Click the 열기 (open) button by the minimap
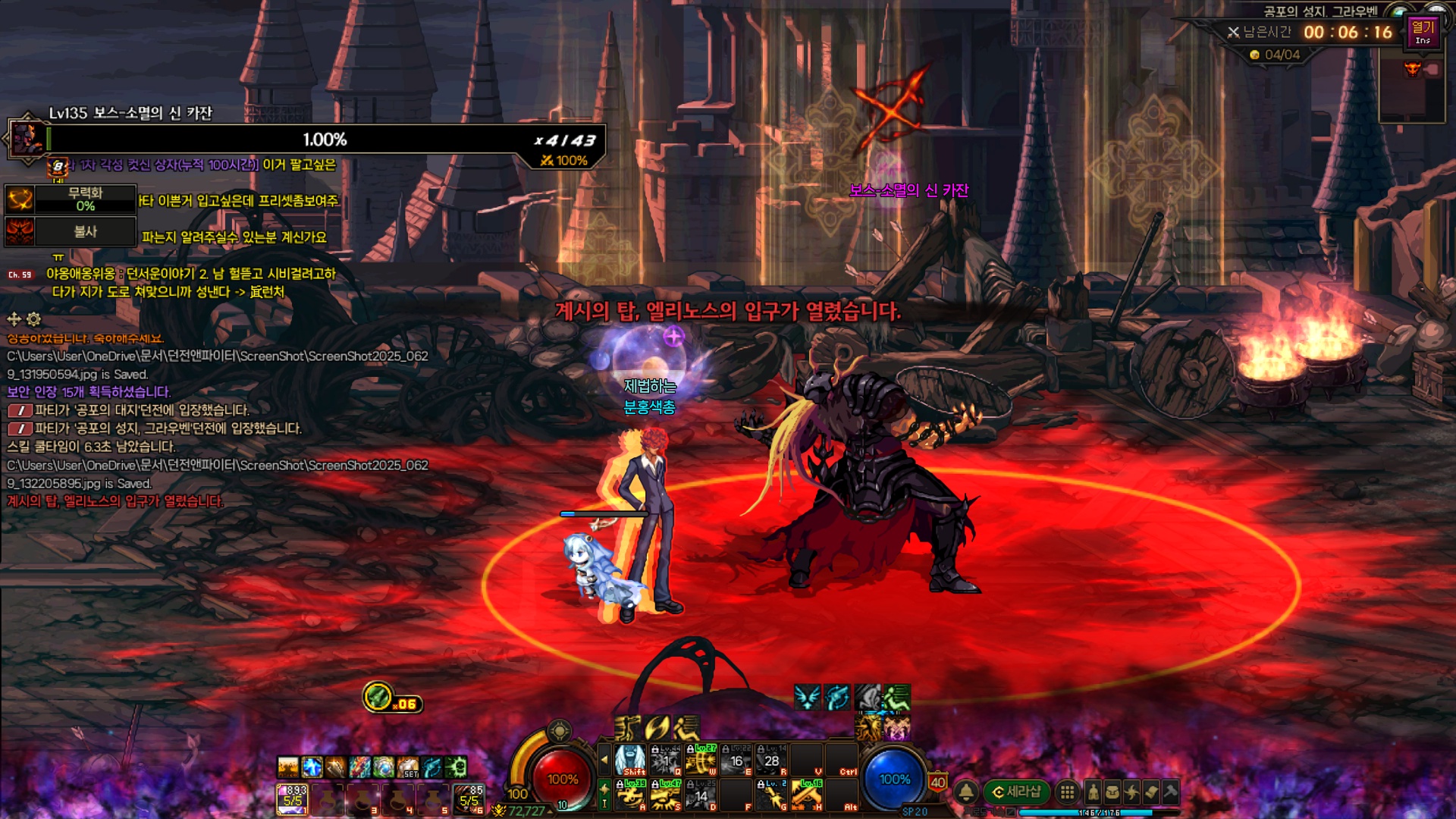The height and width of the screenshot is (819, 1456). pyautogui.click(x=1423, y=32)
